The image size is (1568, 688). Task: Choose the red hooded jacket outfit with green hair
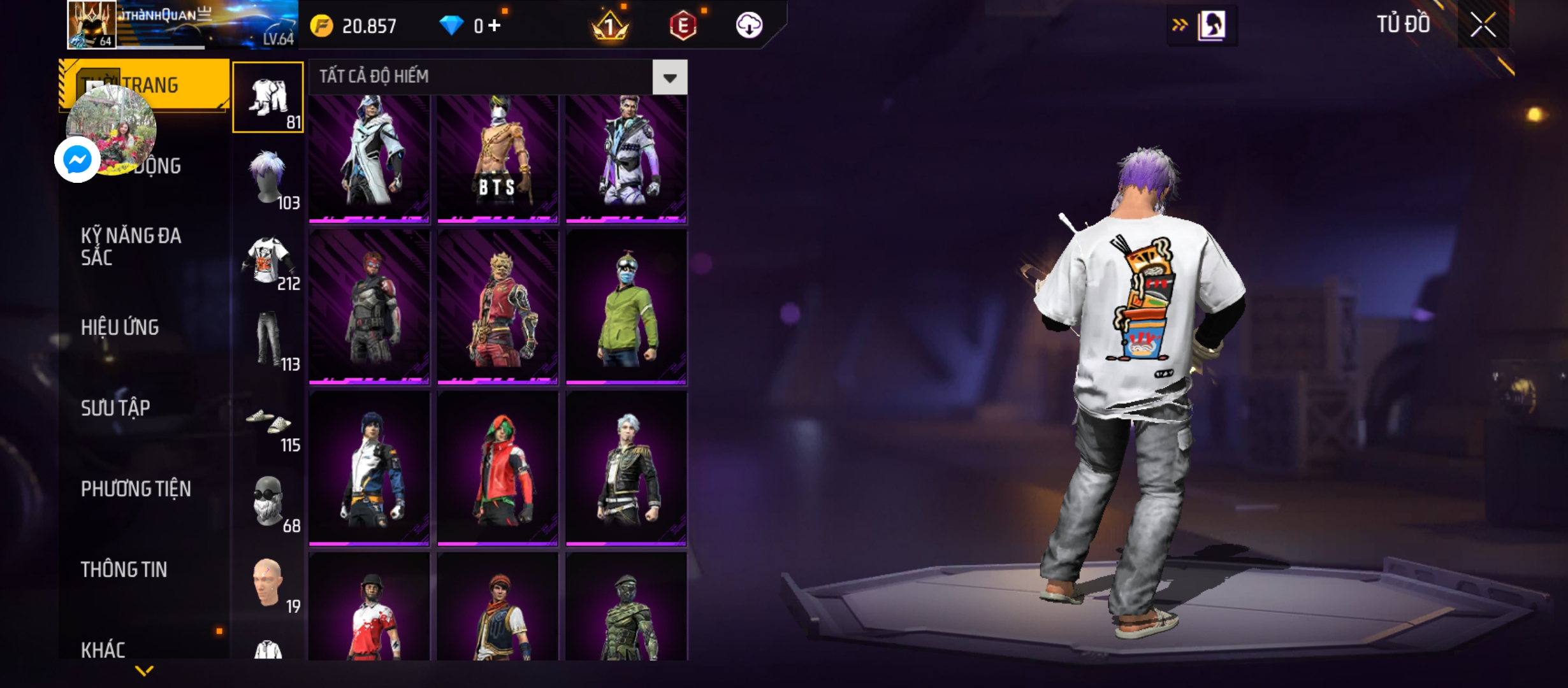click(x=497, y=469)
